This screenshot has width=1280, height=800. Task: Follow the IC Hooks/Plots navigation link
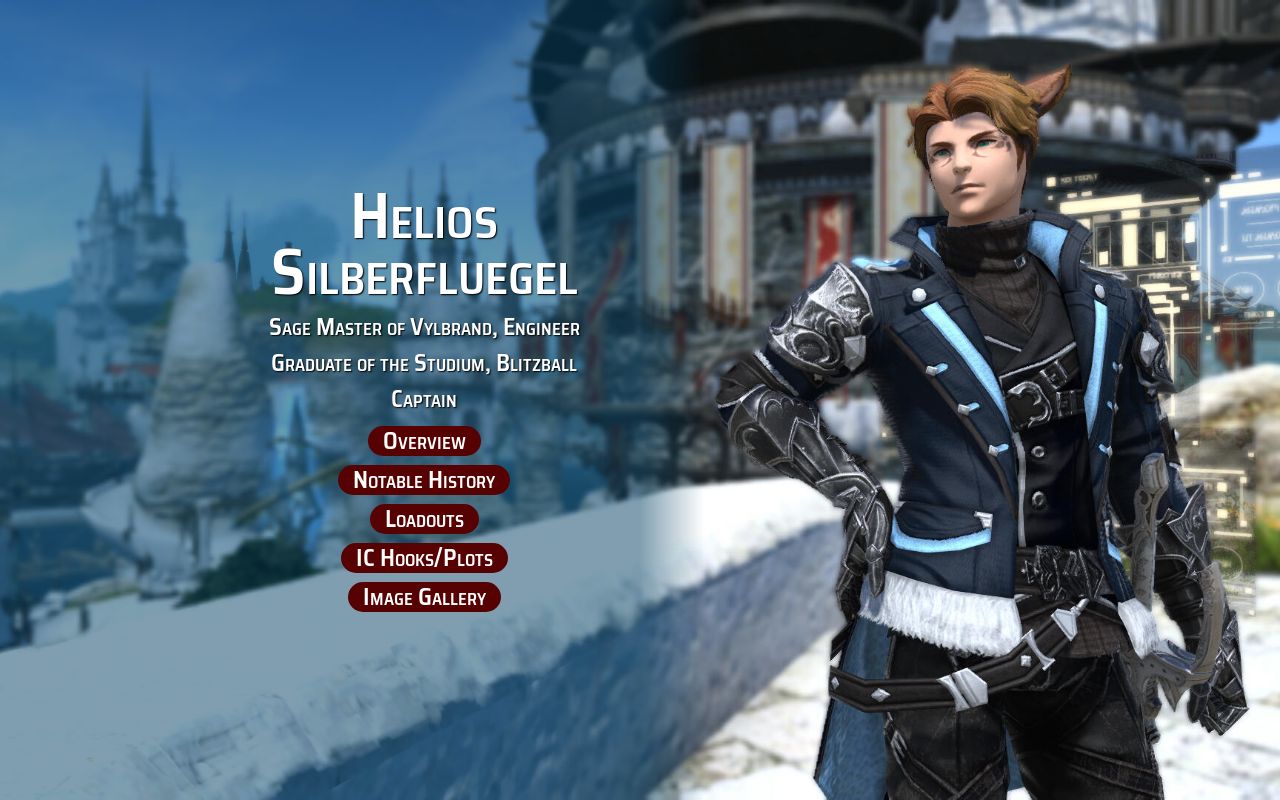423,558
